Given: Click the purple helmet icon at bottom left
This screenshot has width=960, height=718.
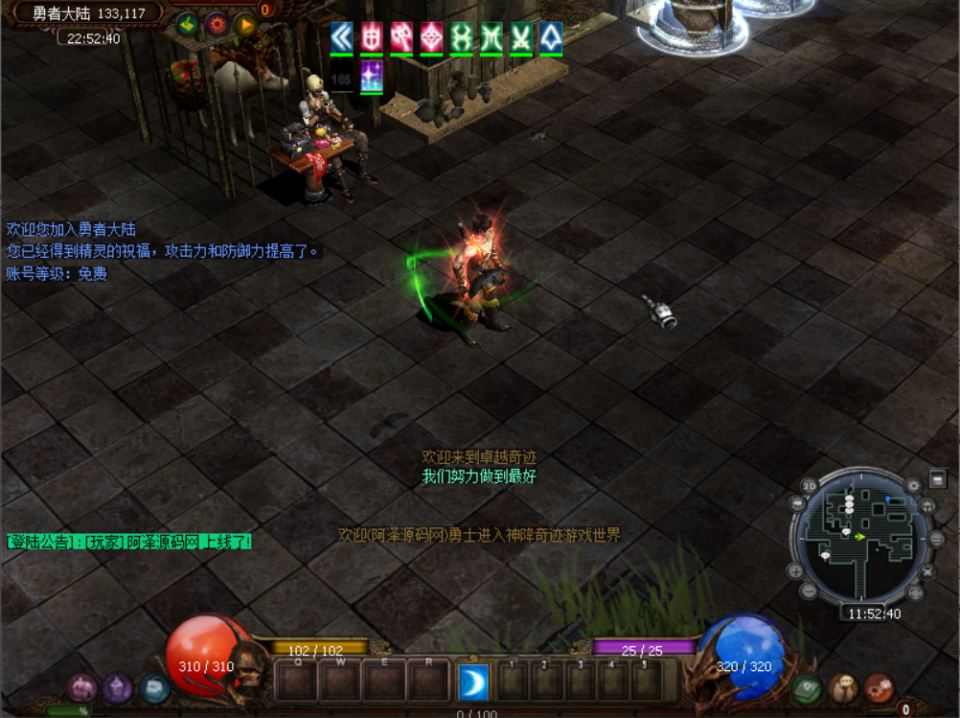Looking at the screenshot, I should click(x=82, y=687).
